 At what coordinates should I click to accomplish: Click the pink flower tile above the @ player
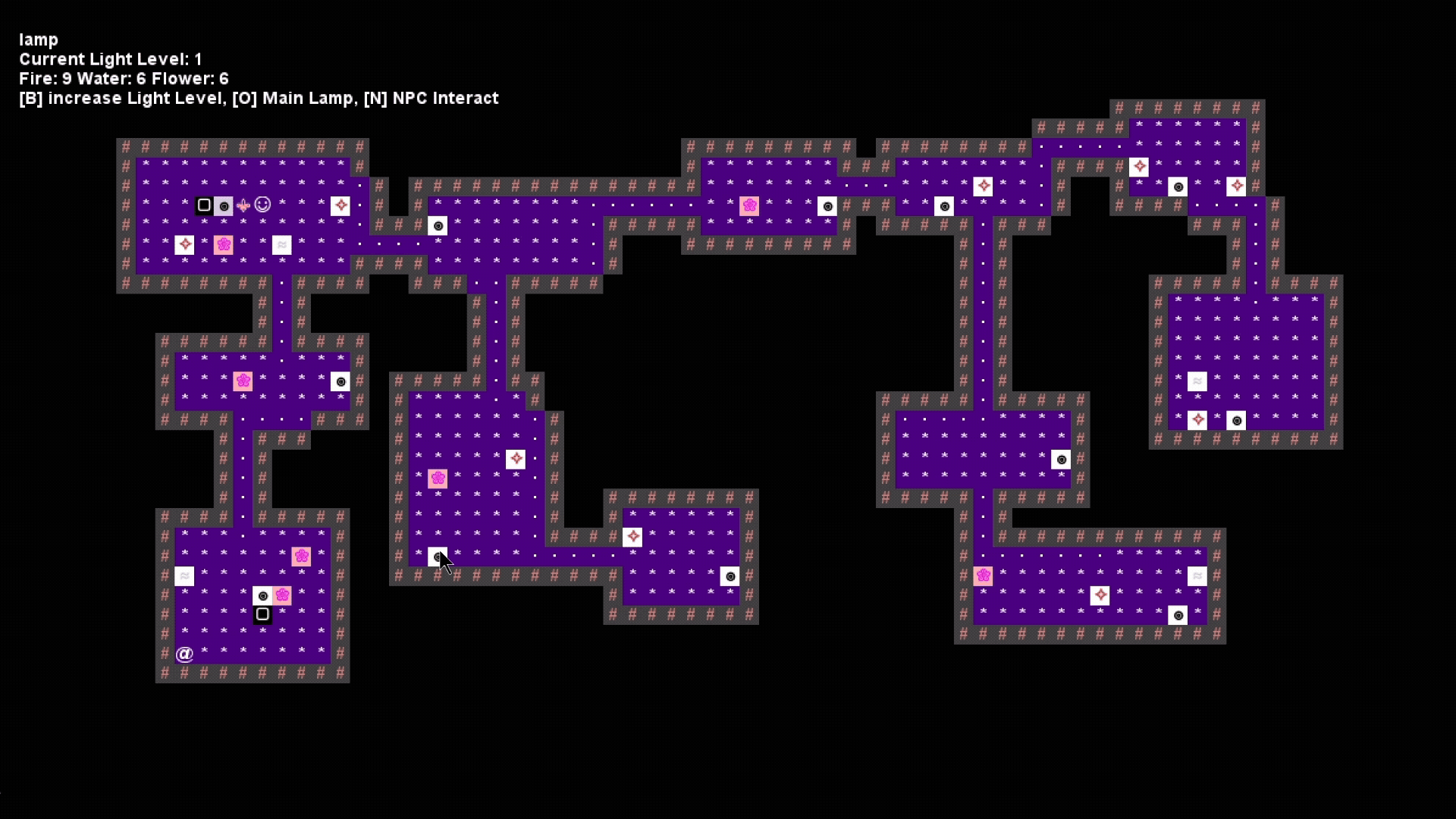pyautogui.click(x=302, y=556)
